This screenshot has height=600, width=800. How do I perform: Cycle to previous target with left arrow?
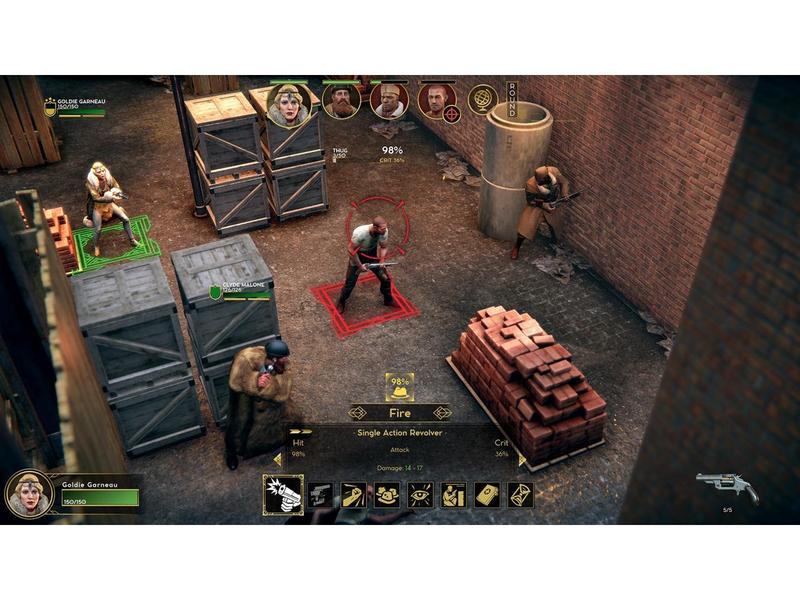(x=357, y=412)
